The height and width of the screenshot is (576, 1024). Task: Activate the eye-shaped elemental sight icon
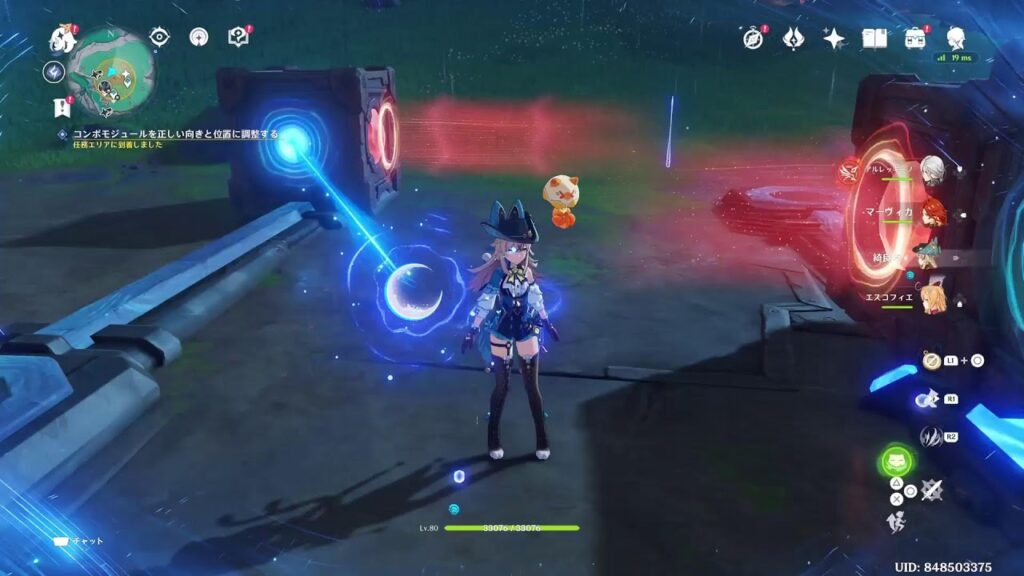[x=160, y=38]
